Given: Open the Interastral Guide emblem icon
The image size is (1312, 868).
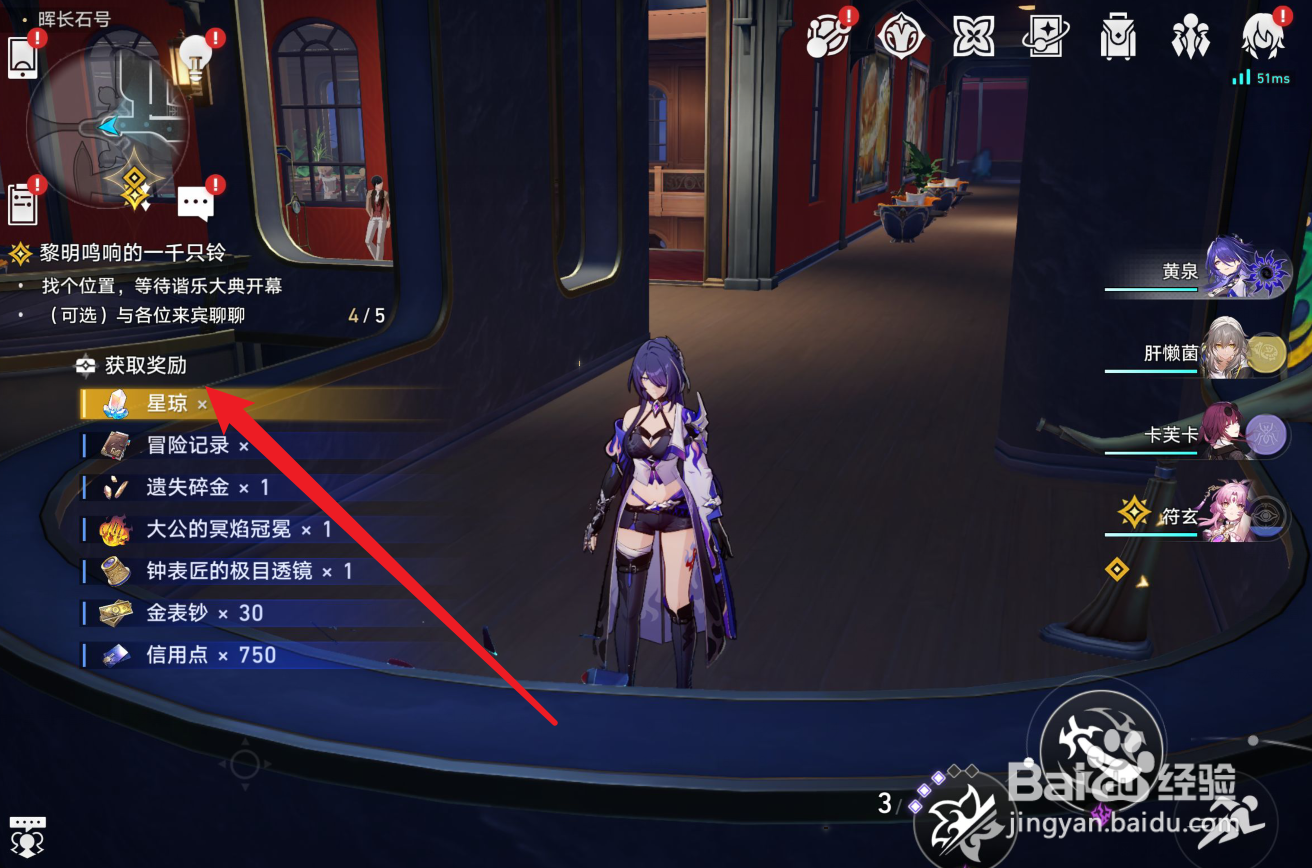Looking at the screenshot, I should pyautogui.click(x=901, y=36).
